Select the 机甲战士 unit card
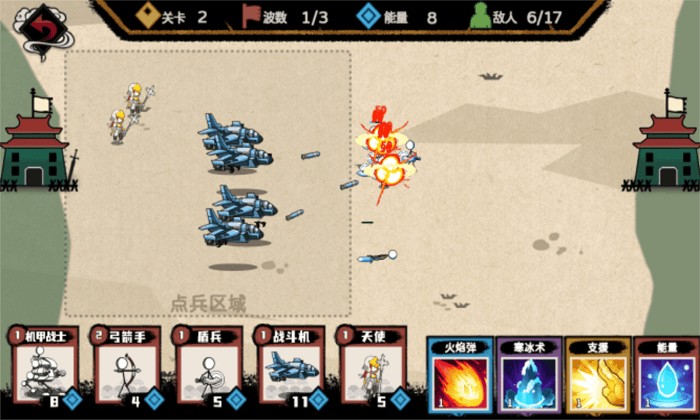The width and height of the screenshot is (700, 420). (43, 368)
